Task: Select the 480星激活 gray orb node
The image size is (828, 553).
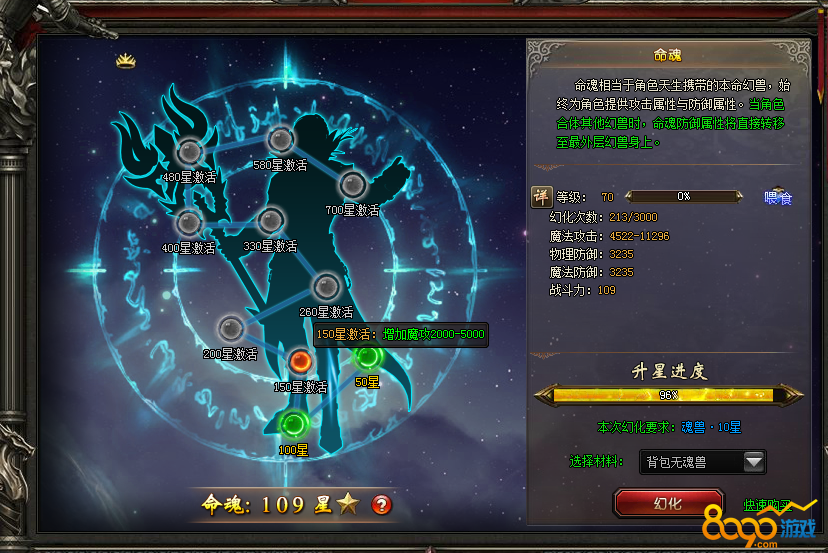Action: click(188, 151)
